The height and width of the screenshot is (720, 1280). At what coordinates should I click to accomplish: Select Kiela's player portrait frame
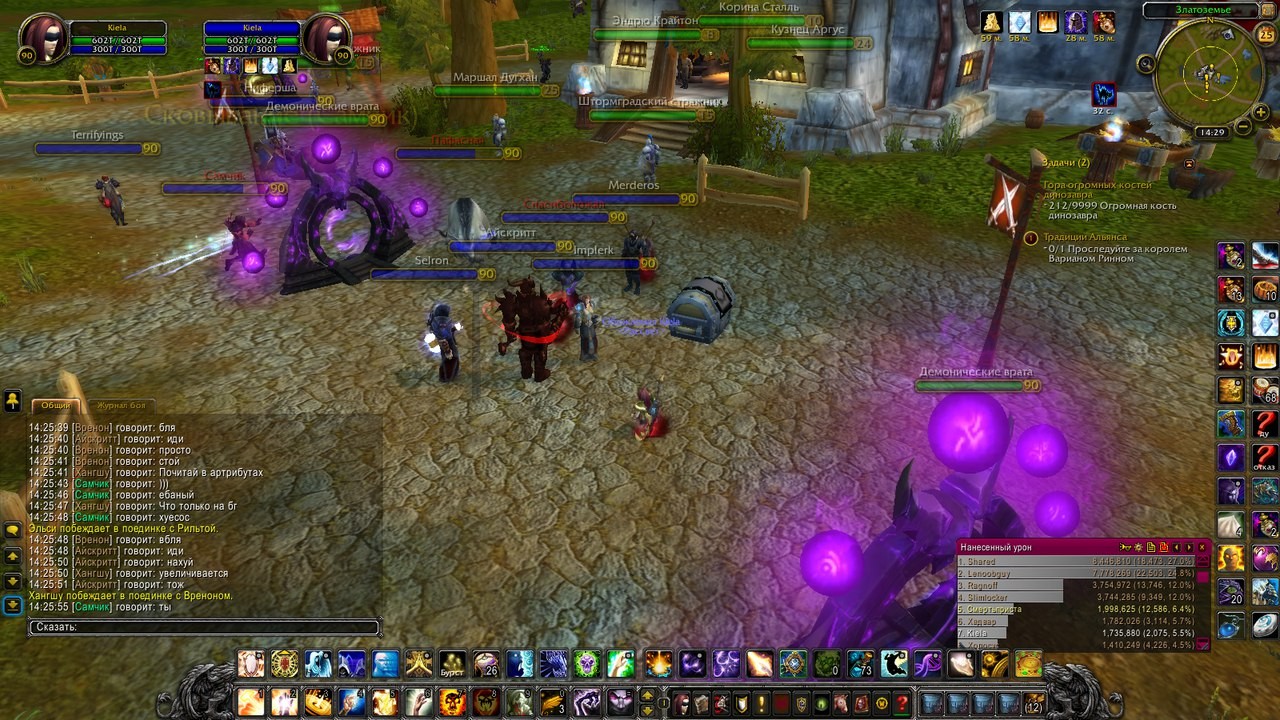[43, 38]
